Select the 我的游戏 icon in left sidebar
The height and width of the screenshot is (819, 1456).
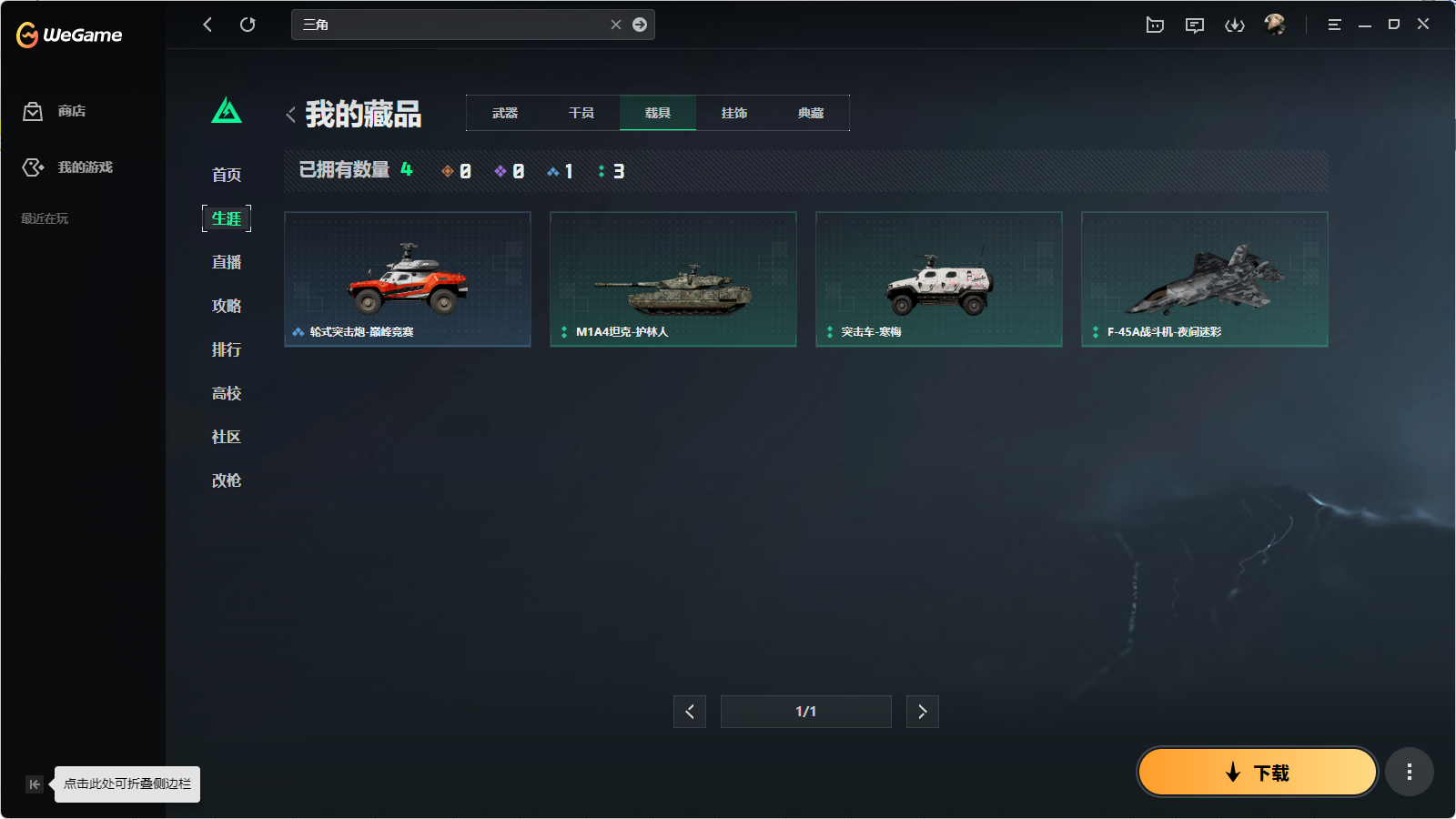33,167
